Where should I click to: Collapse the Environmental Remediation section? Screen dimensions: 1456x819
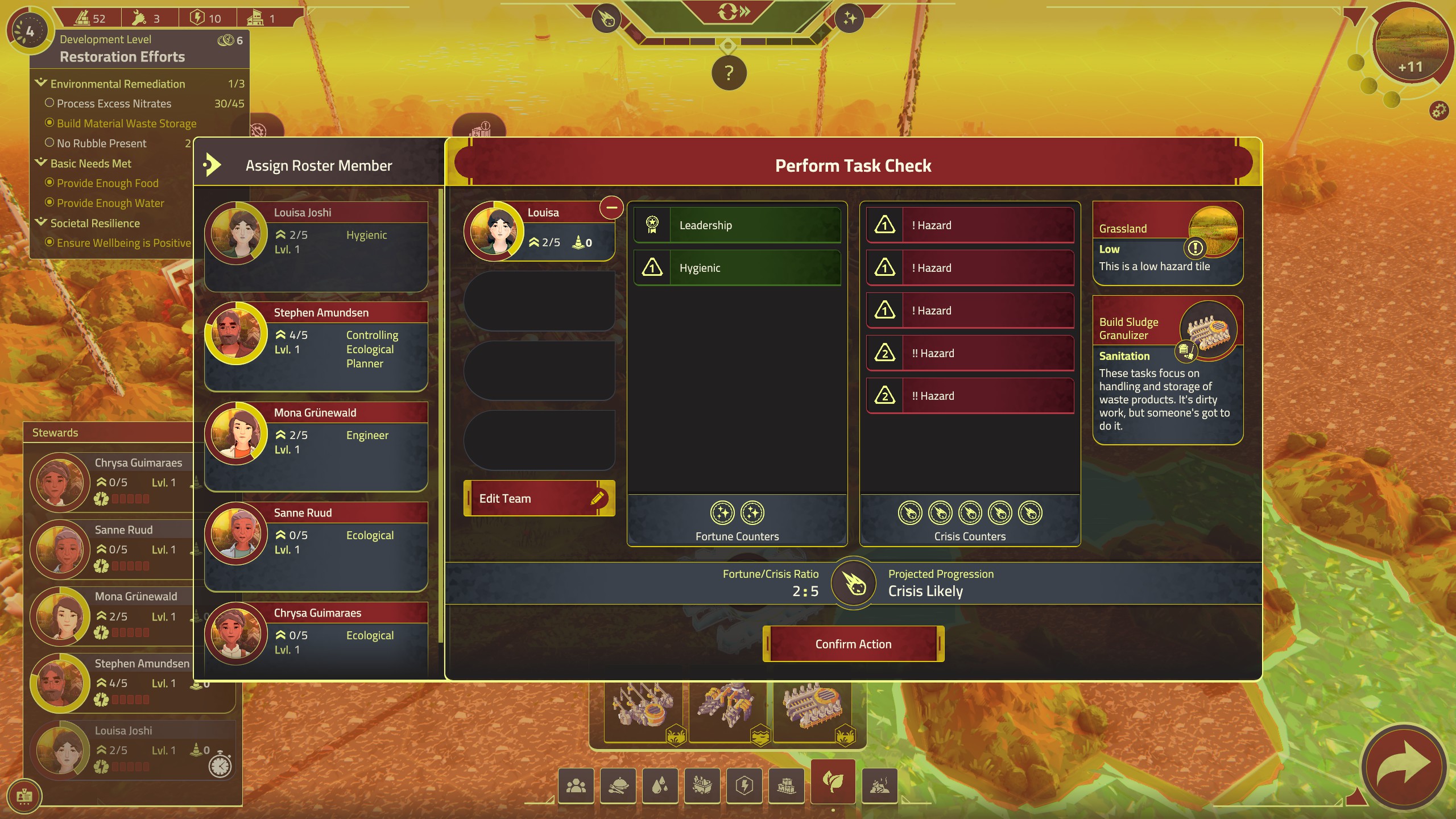40,82
